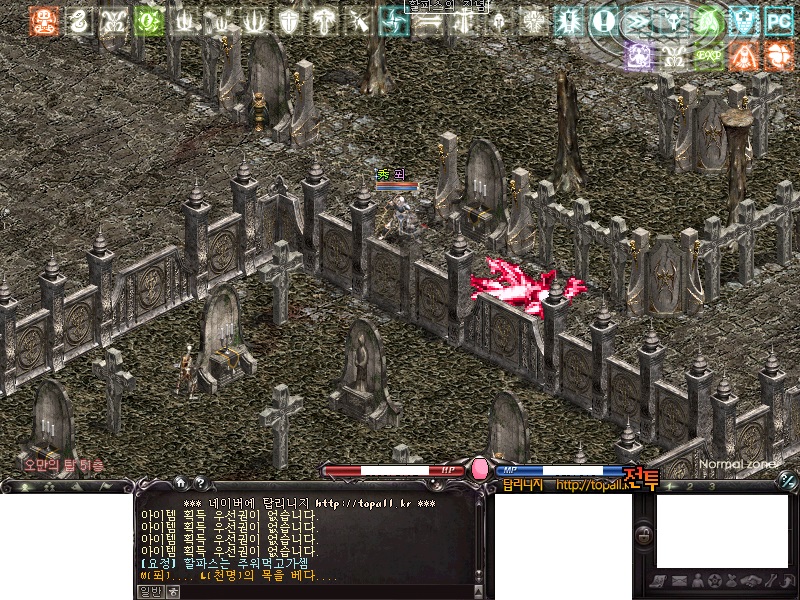Viewport: 800px width, 600px height.
Task: Select the shield with cross buff icon
Action: [289, 20]
